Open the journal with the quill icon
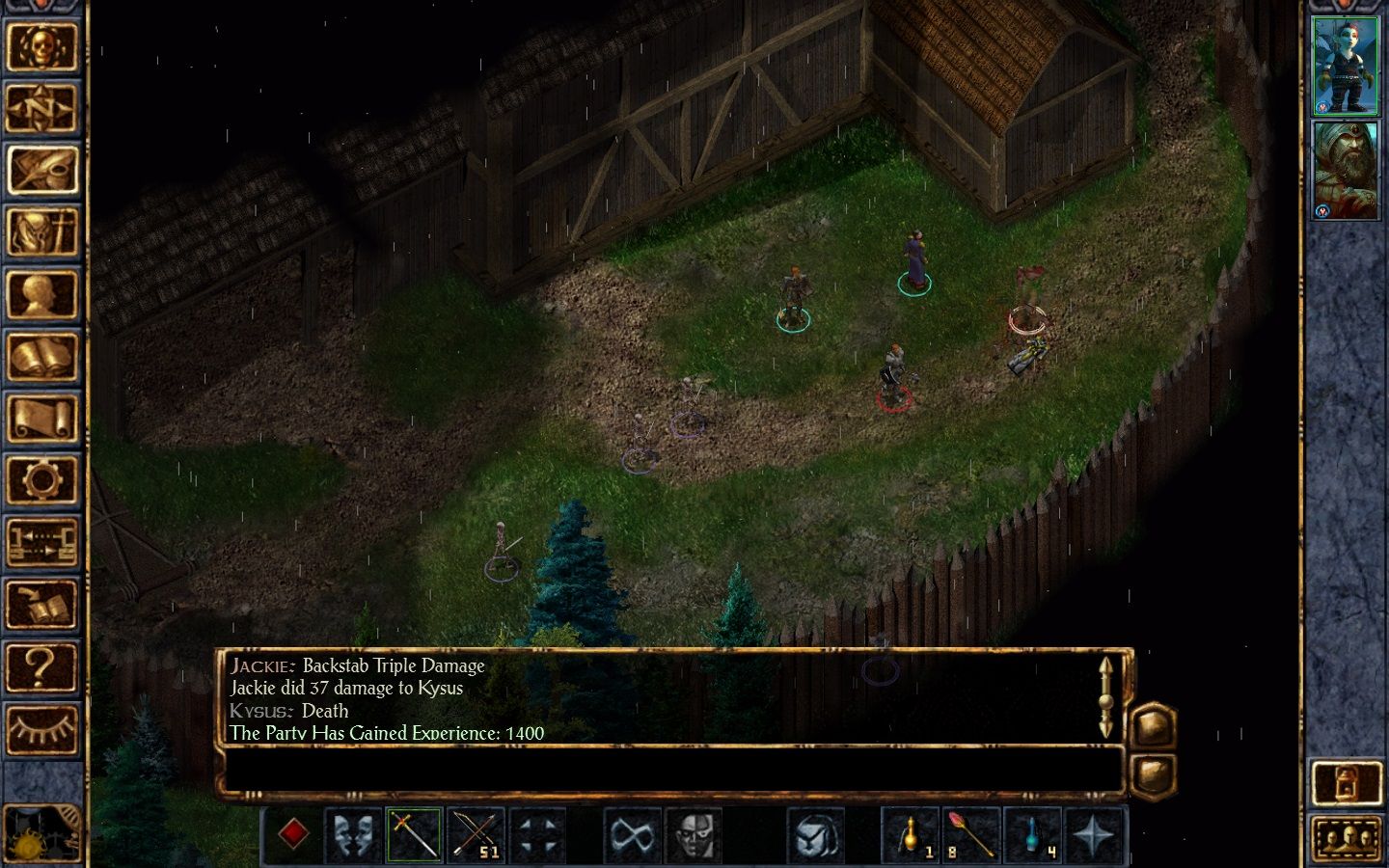This screenshot has width=1389, height=868. pyautogui.click(x=41, y=170)
